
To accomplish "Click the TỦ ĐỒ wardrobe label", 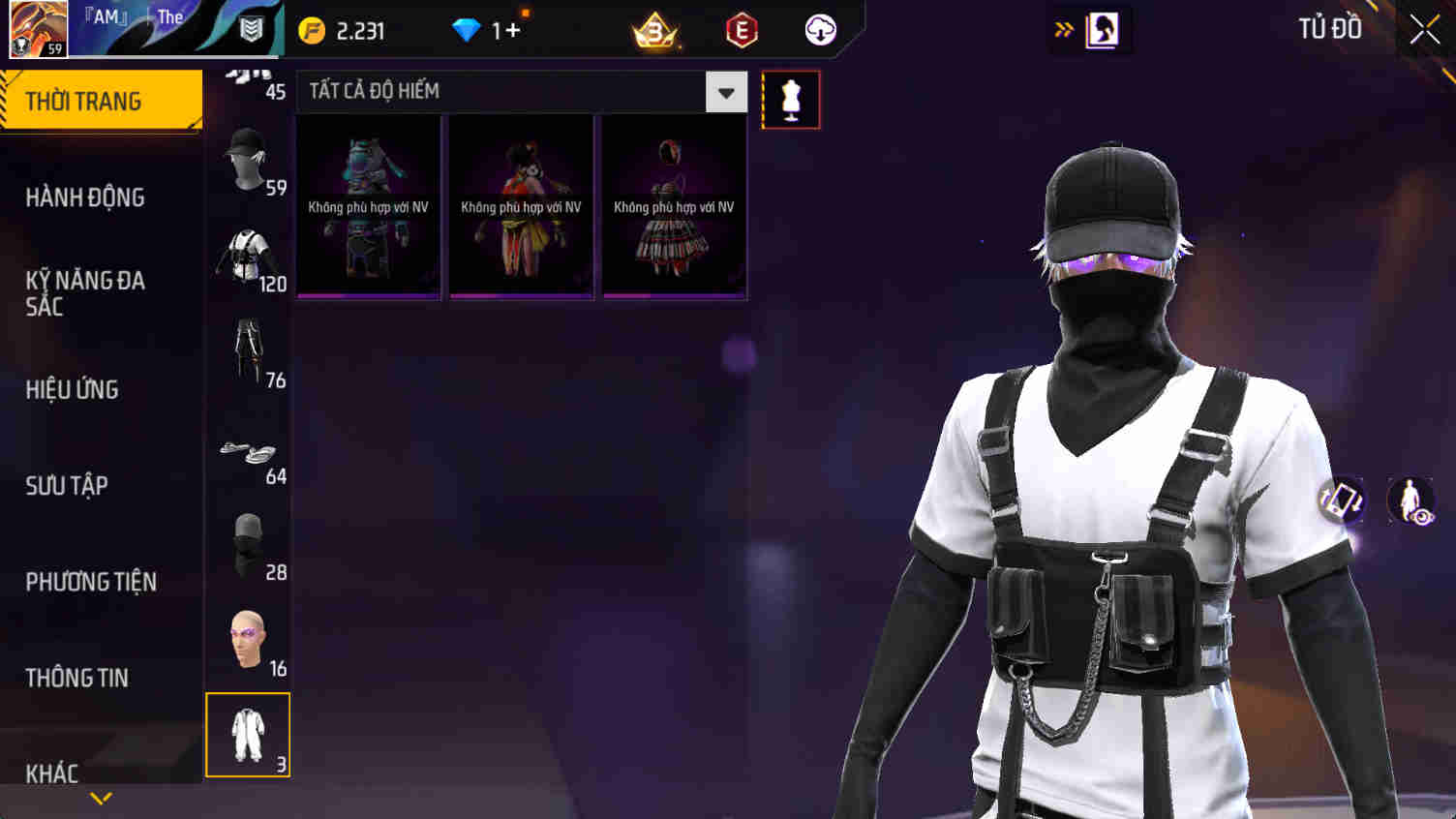I will (1331, 29).
